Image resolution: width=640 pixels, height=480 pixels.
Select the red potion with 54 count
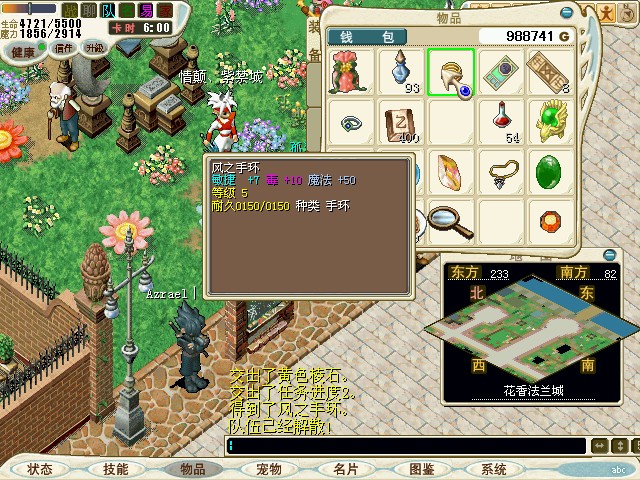(501, 122)
